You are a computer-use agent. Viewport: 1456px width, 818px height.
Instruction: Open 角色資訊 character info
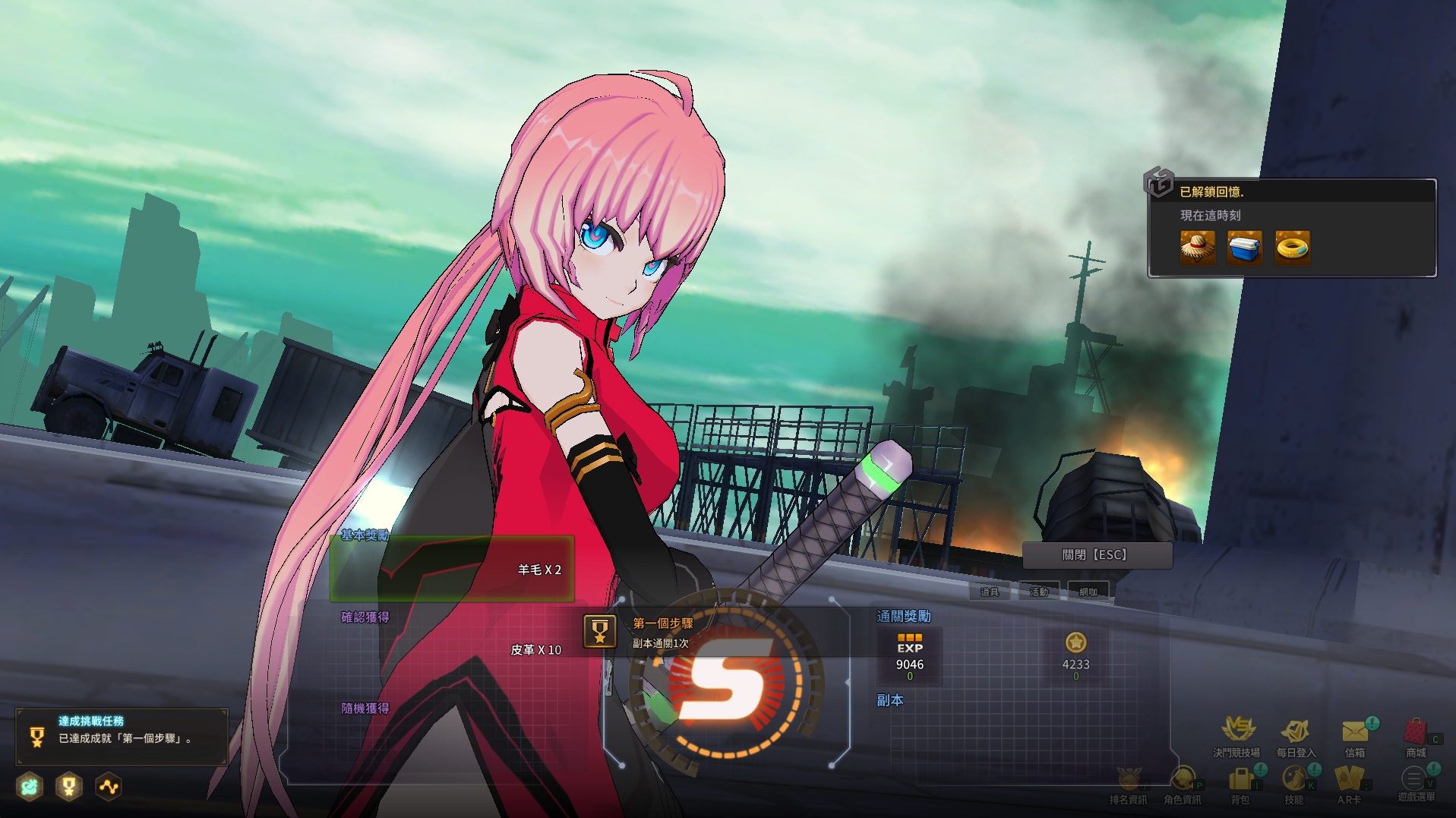click(x=1183, y=782)
